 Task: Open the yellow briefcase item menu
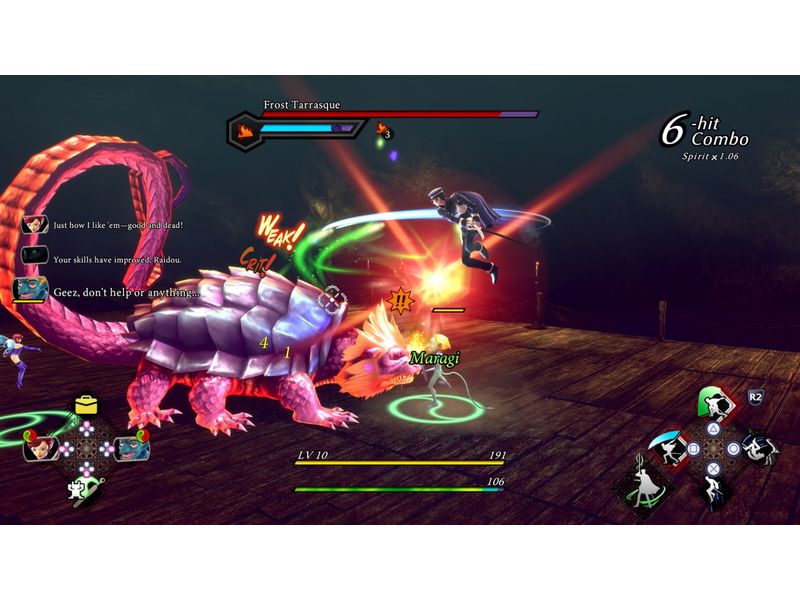point(86,404)
